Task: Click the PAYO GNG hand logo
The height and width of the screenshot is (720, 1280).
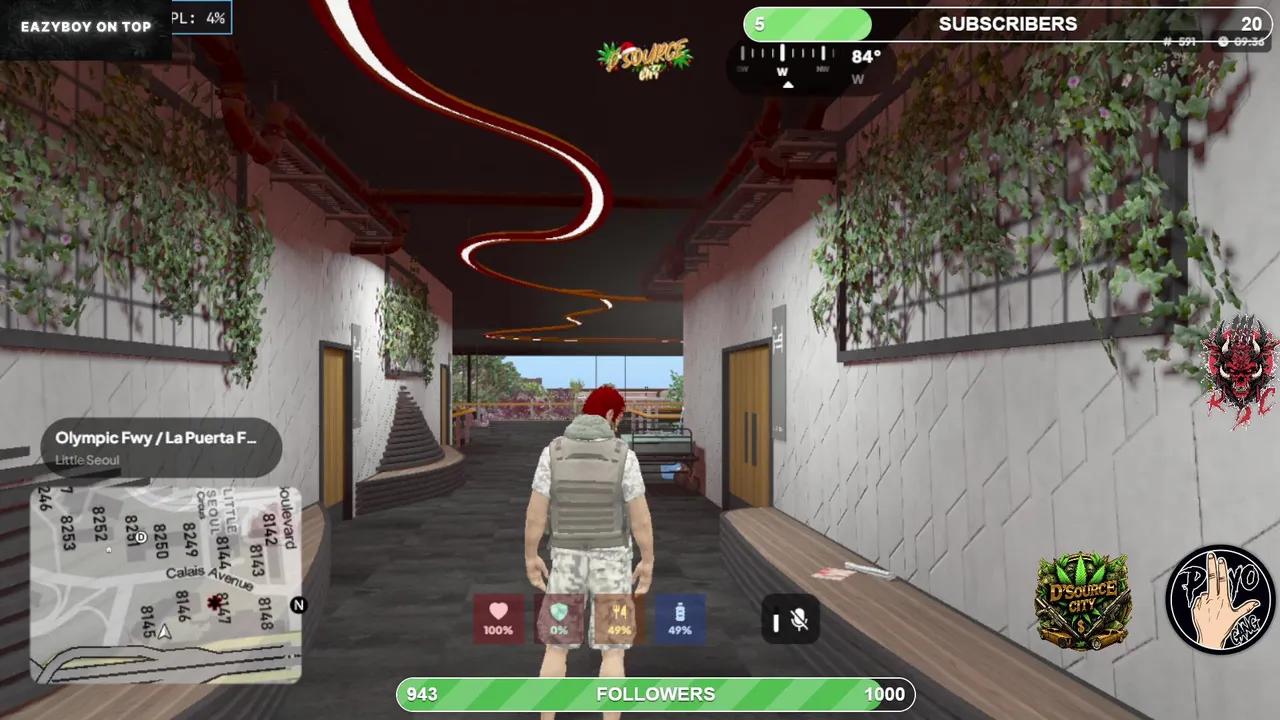Action: point(1219,600)
